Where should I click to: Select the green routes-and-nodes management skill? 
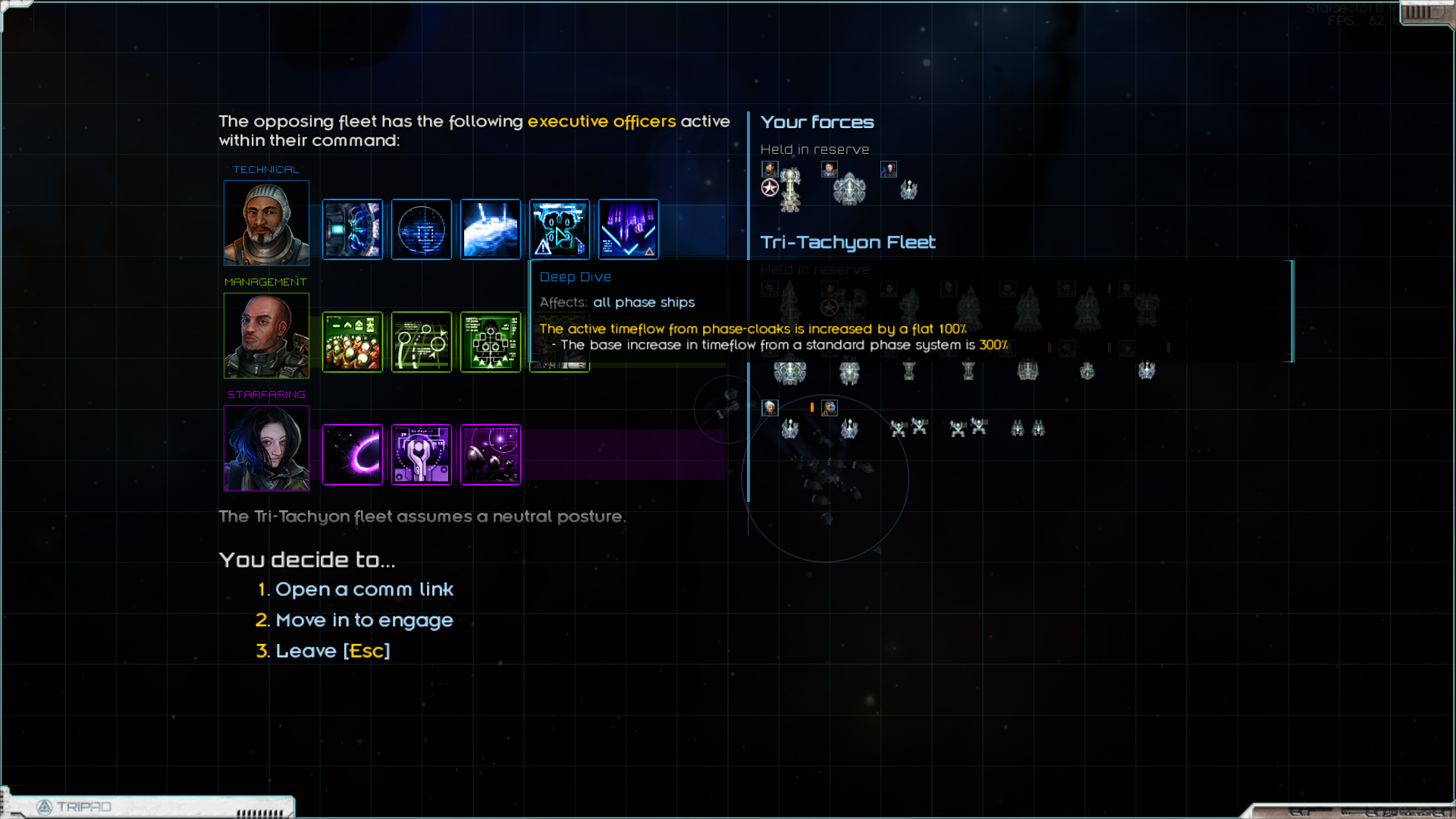click(422, 342)
